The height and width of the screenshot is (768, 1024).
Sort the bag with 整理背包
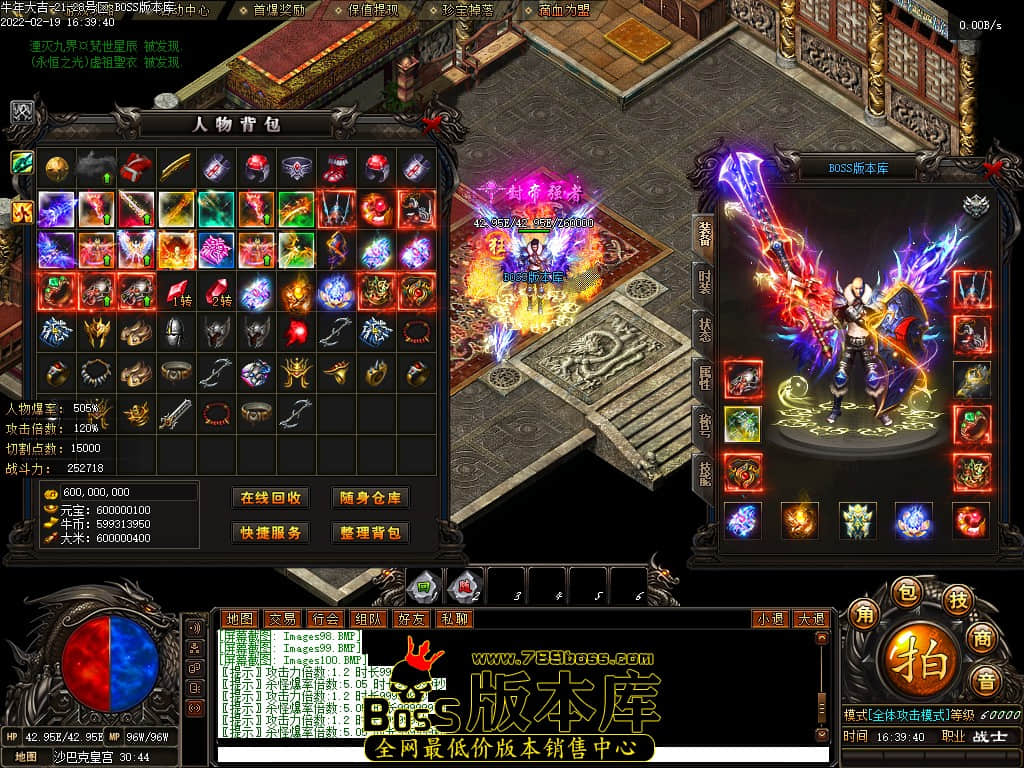pos(370,532)
